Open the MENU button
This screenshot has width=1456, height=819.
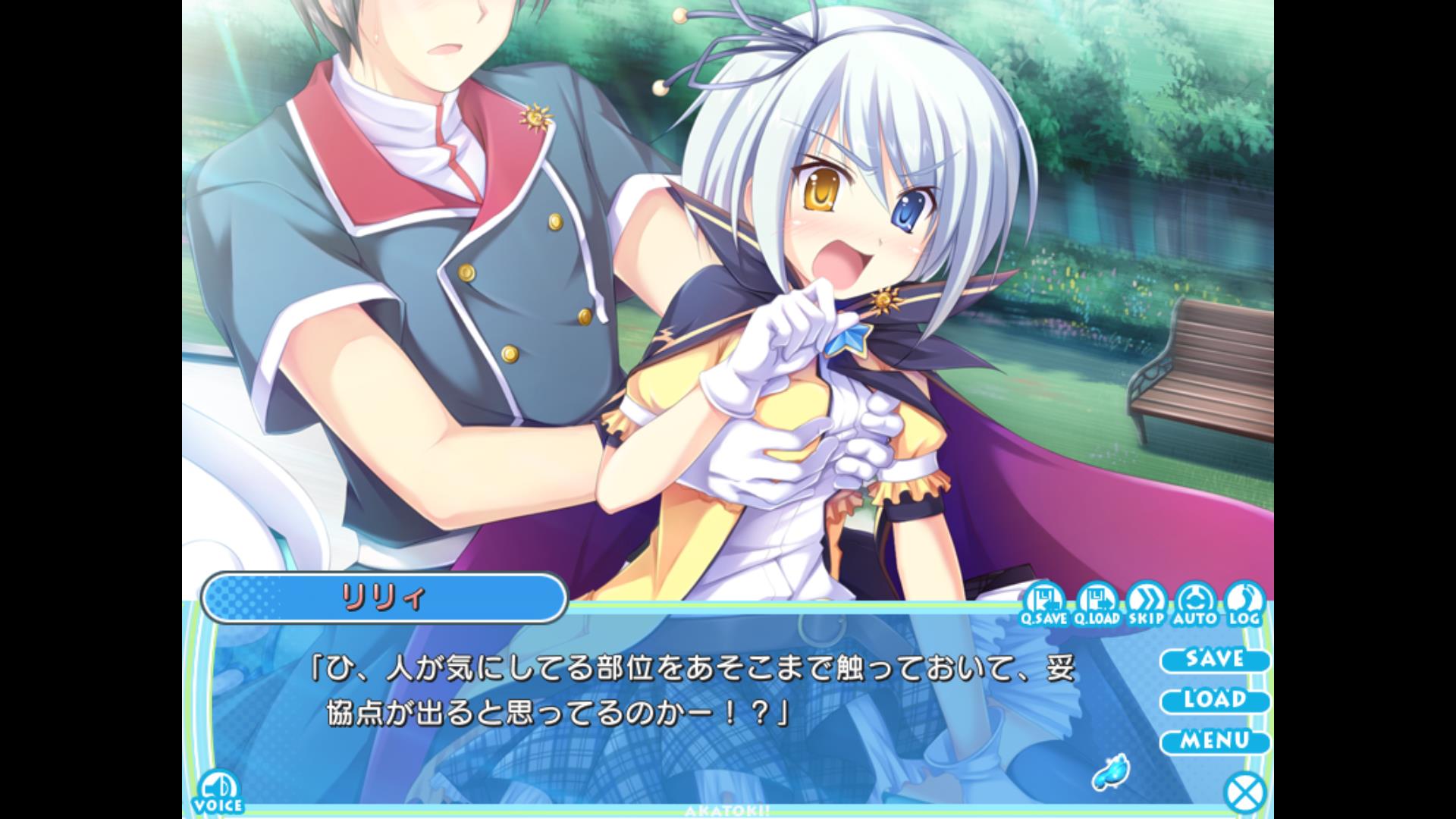click(1214, 741)
